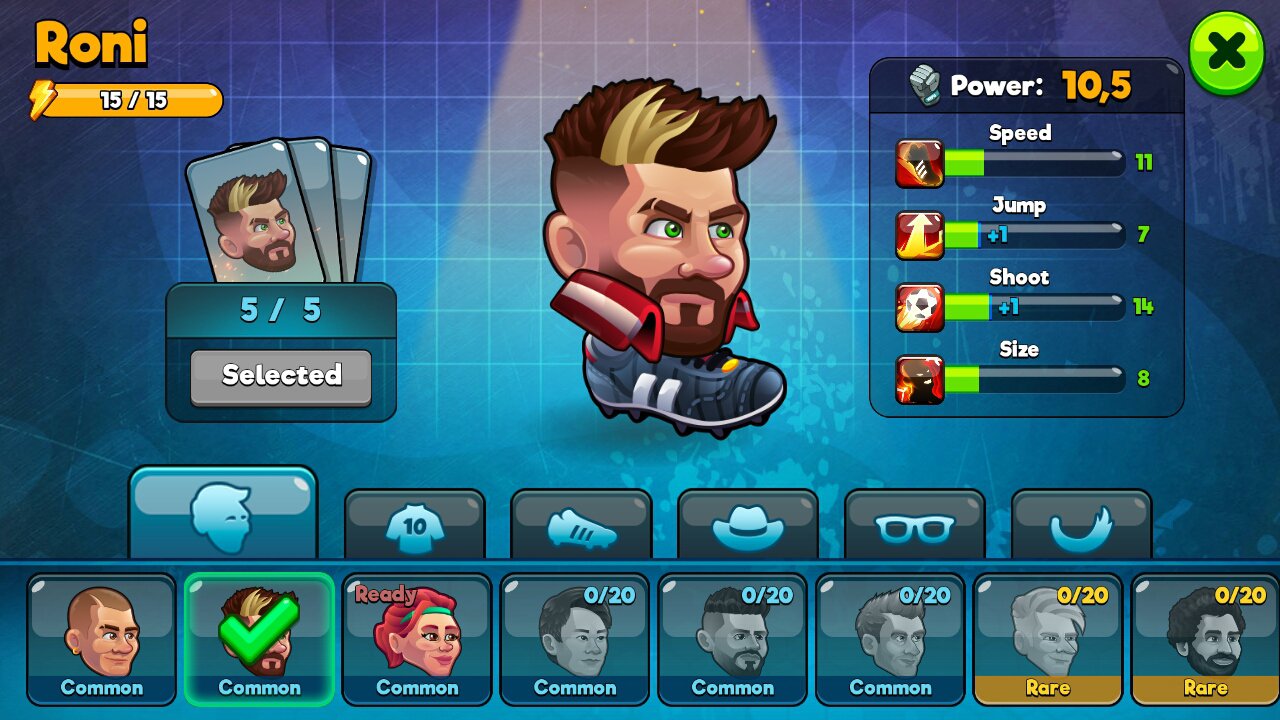Click the Size stat icon
This screenshot has height=720, width=1280.
click(x=919, y=379)
